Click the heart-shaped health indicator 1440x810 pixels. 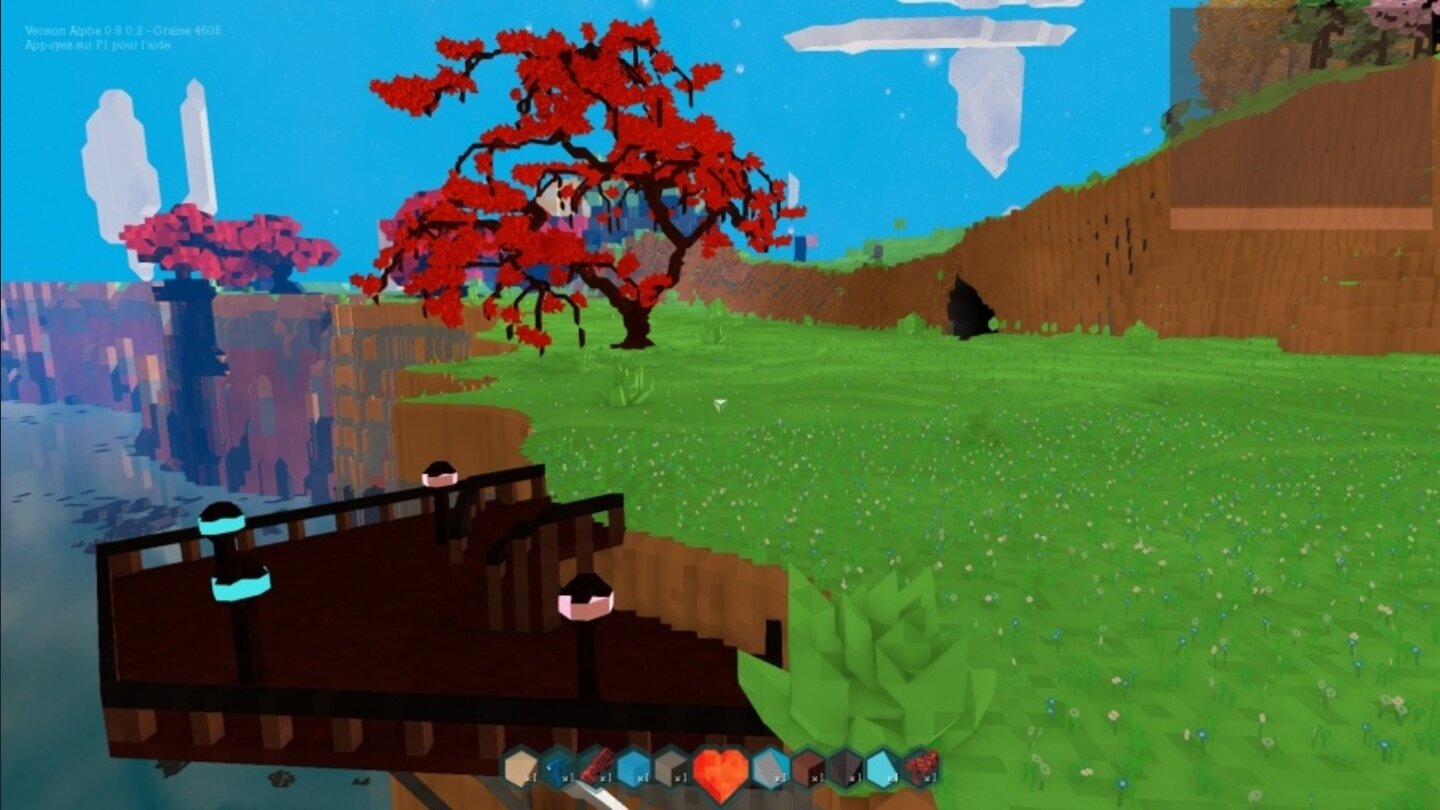tap(719, 768)
